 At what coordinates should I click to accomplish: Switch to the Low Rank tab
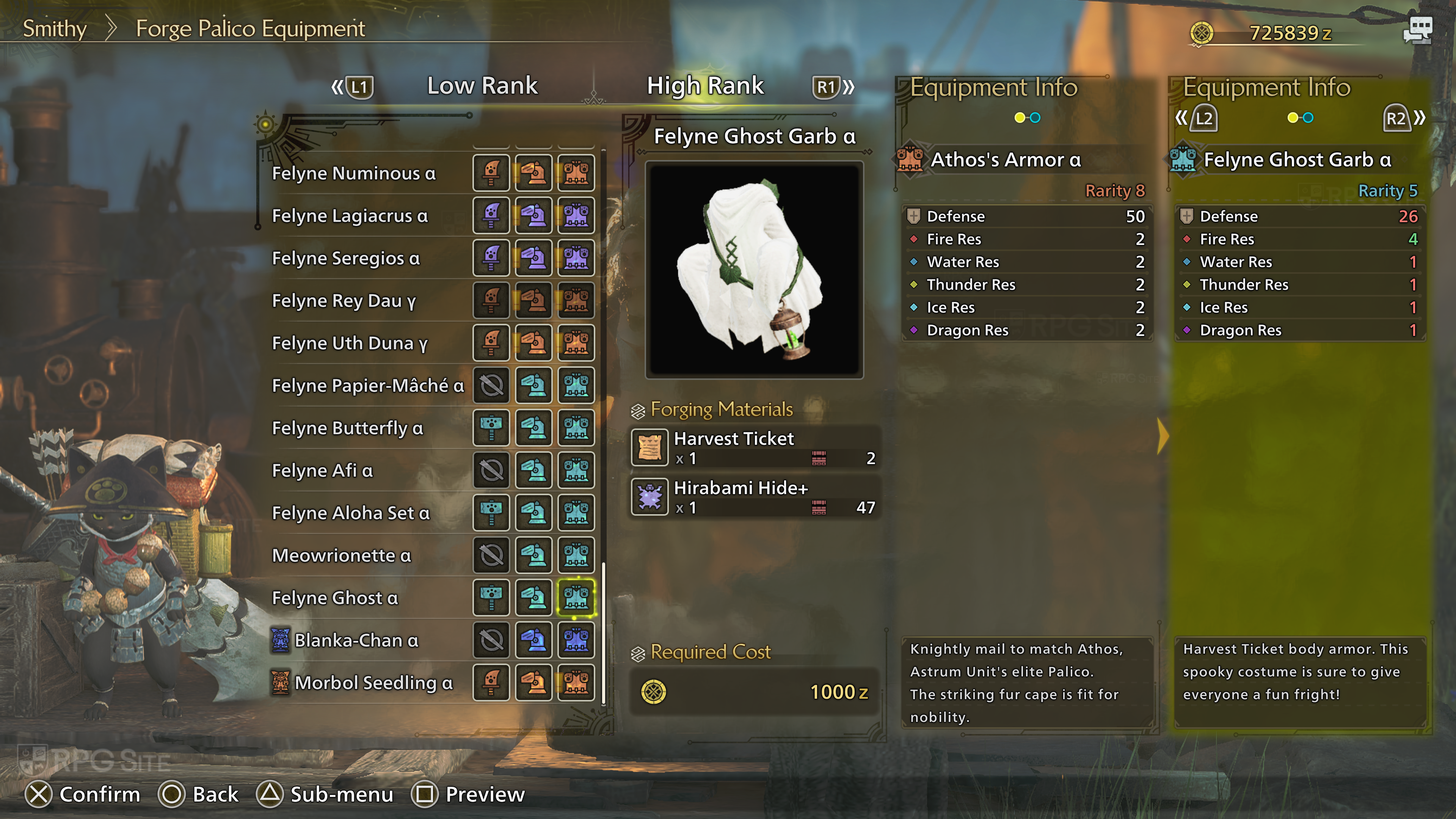point(482,86)
